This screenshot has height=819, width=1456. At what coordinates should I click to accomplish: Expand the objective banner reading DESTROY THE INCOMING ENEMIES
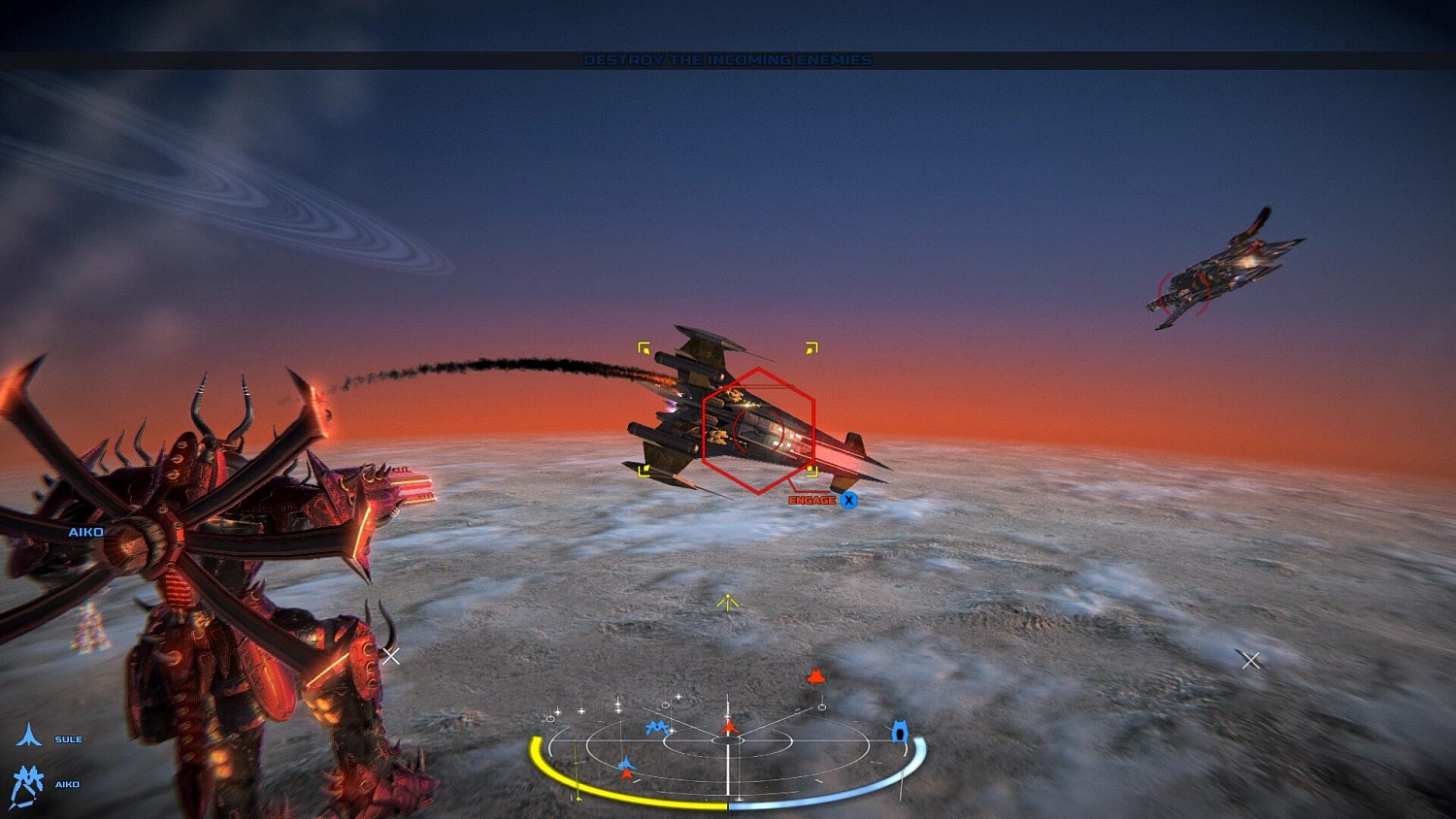pos(728,59)
